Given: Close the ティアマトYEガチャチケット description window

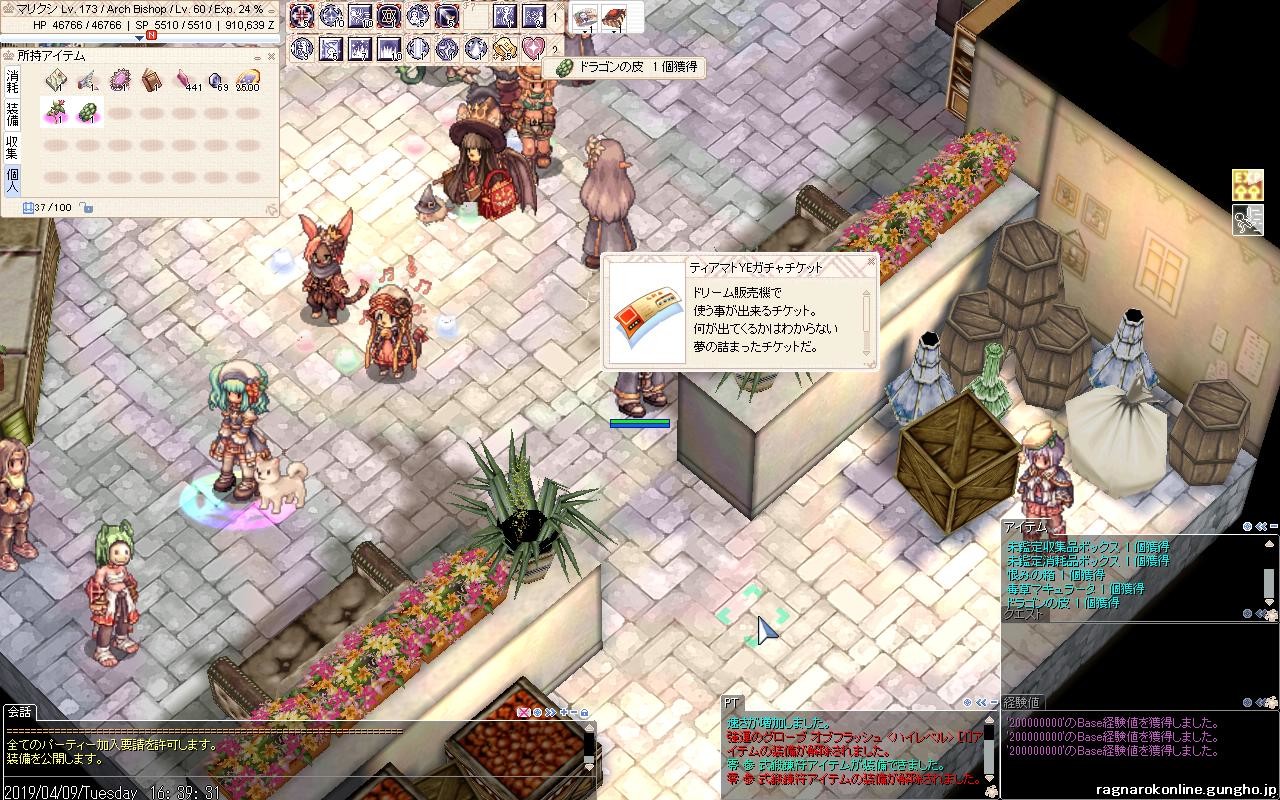Looking at the screenshot, I should (870, 263).
